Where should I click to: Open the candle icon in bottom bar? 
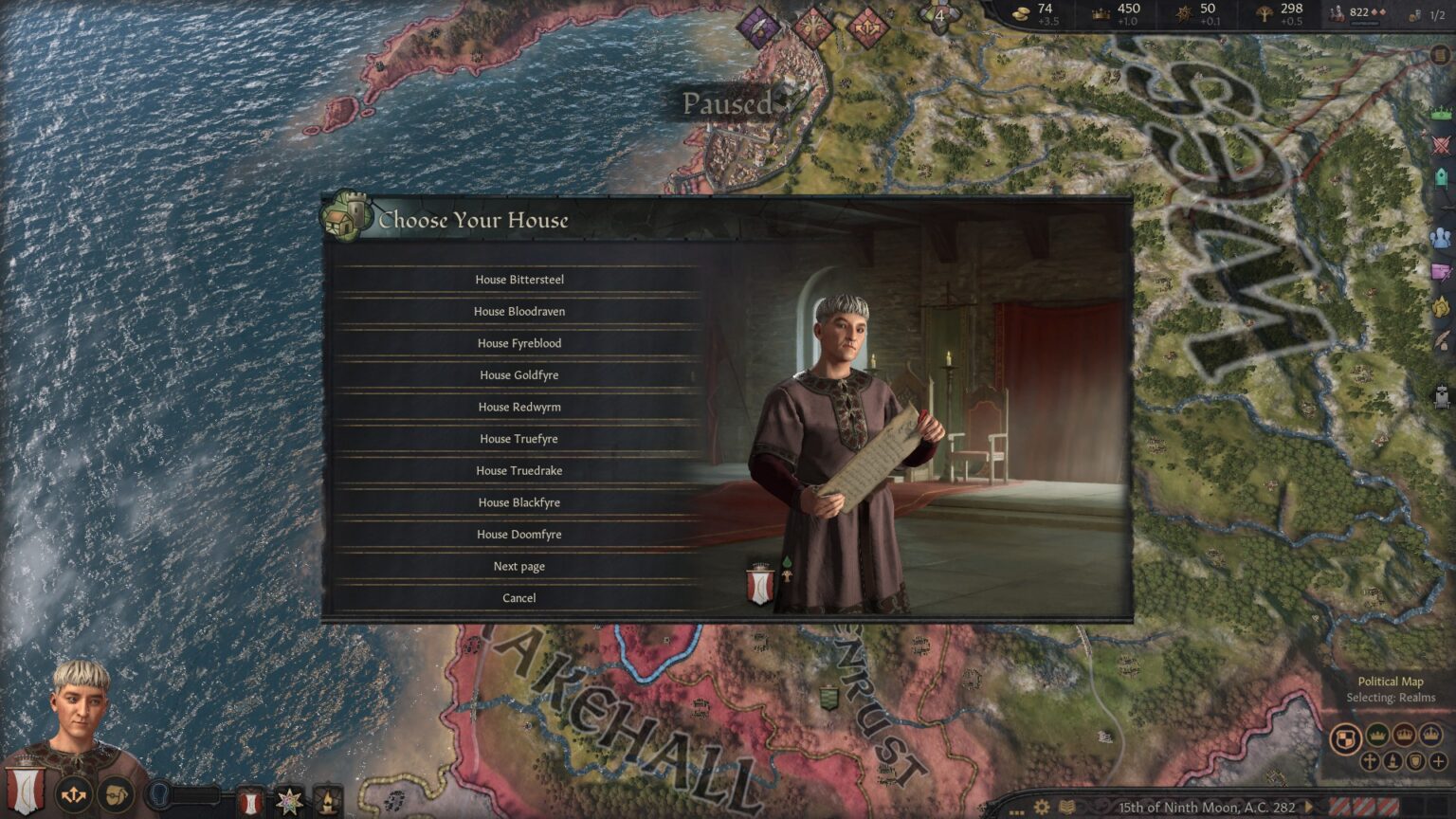coord(327,802)
